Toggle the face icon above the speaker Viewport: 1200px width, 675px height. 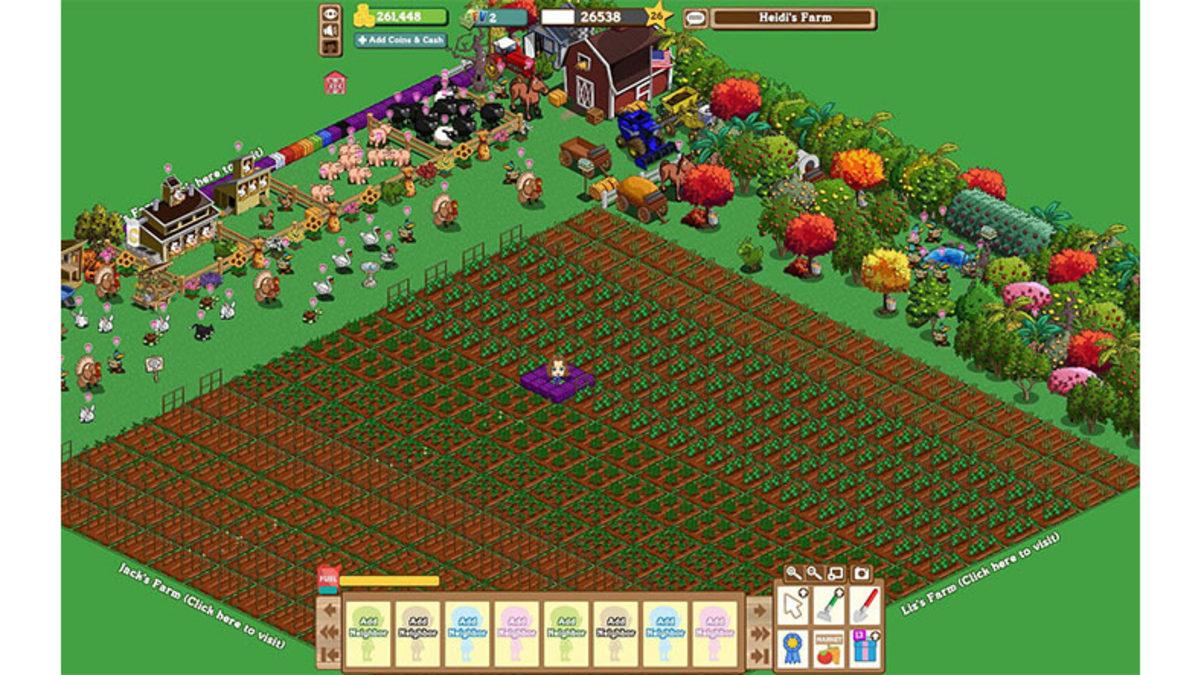pyautogui.click(x=330, y=14)
